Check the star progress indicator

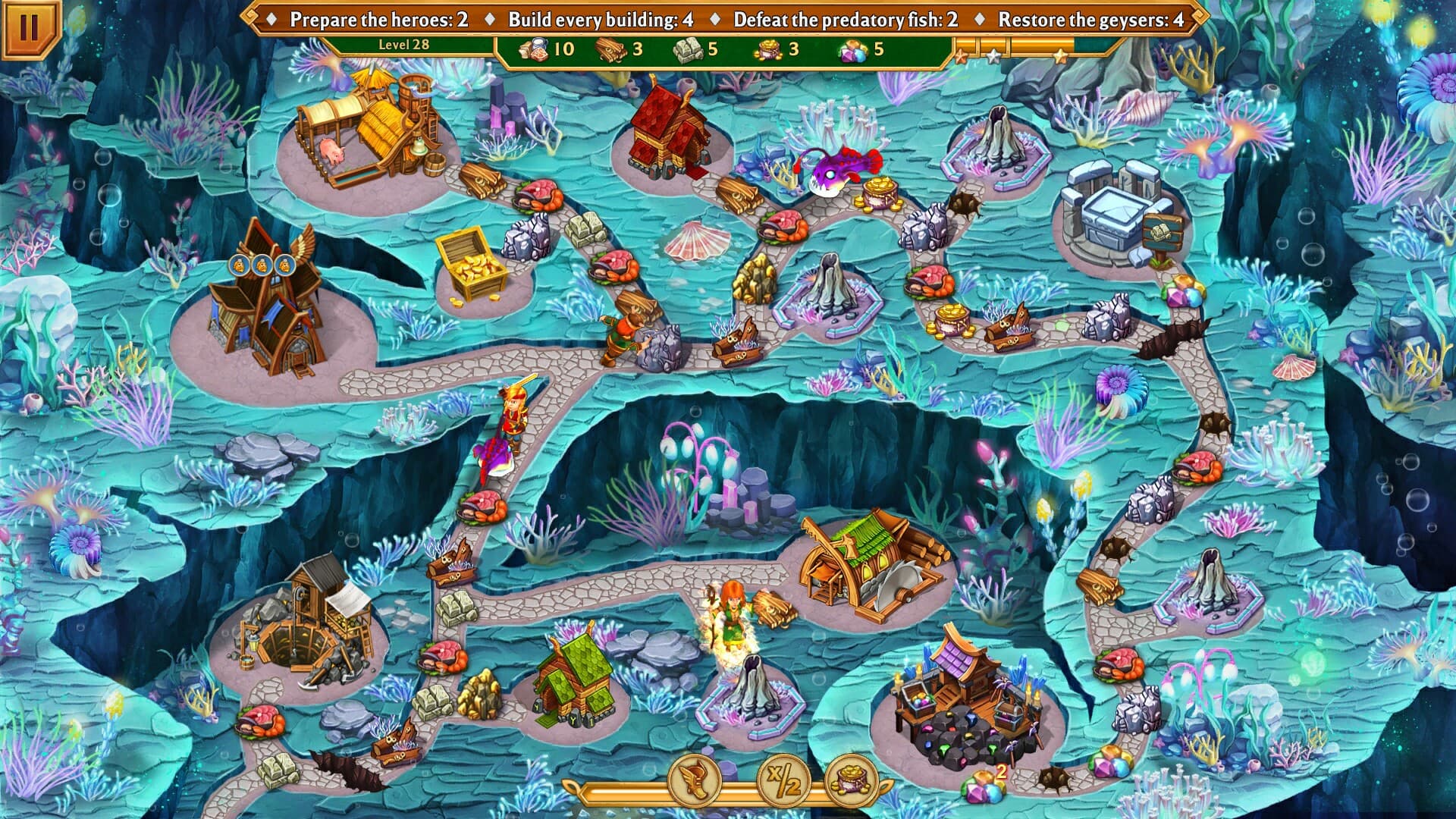(x=1009, y=53)
